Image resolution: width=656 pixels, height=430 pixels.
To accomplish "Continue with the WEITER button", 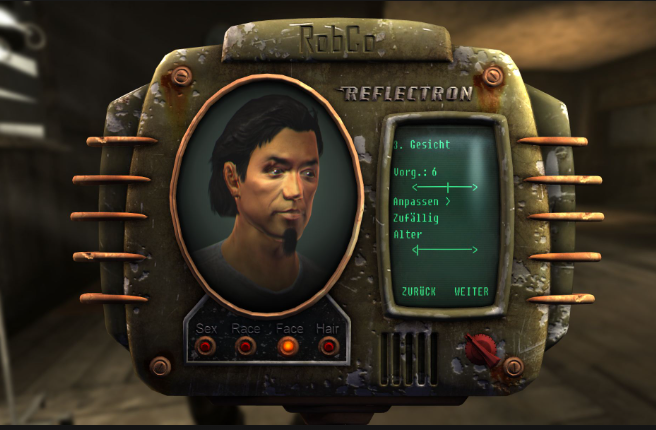I will pos(471,291).
